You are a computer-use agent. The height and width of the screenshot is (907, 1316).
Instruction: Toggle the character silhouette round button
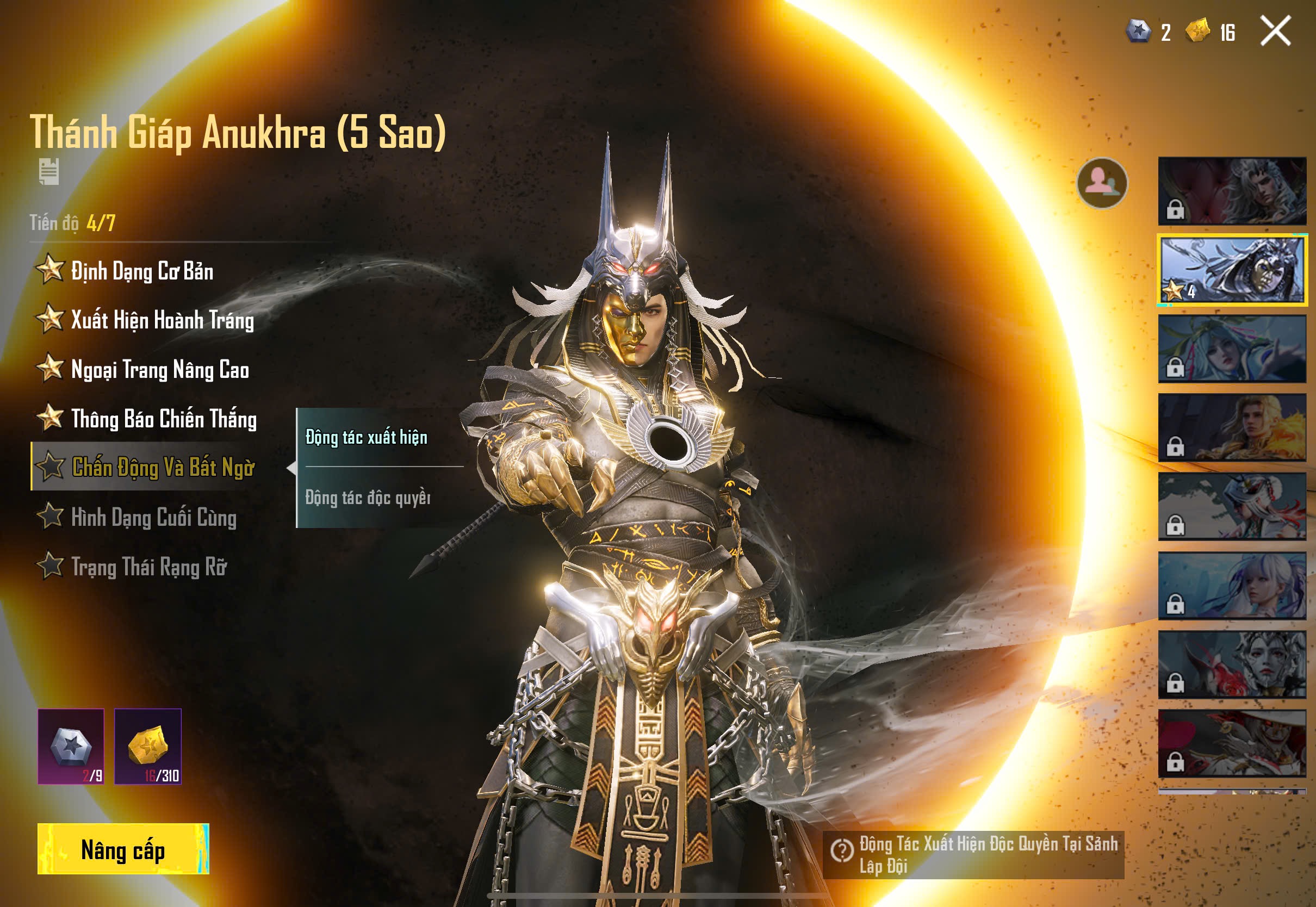[1102, 183]
